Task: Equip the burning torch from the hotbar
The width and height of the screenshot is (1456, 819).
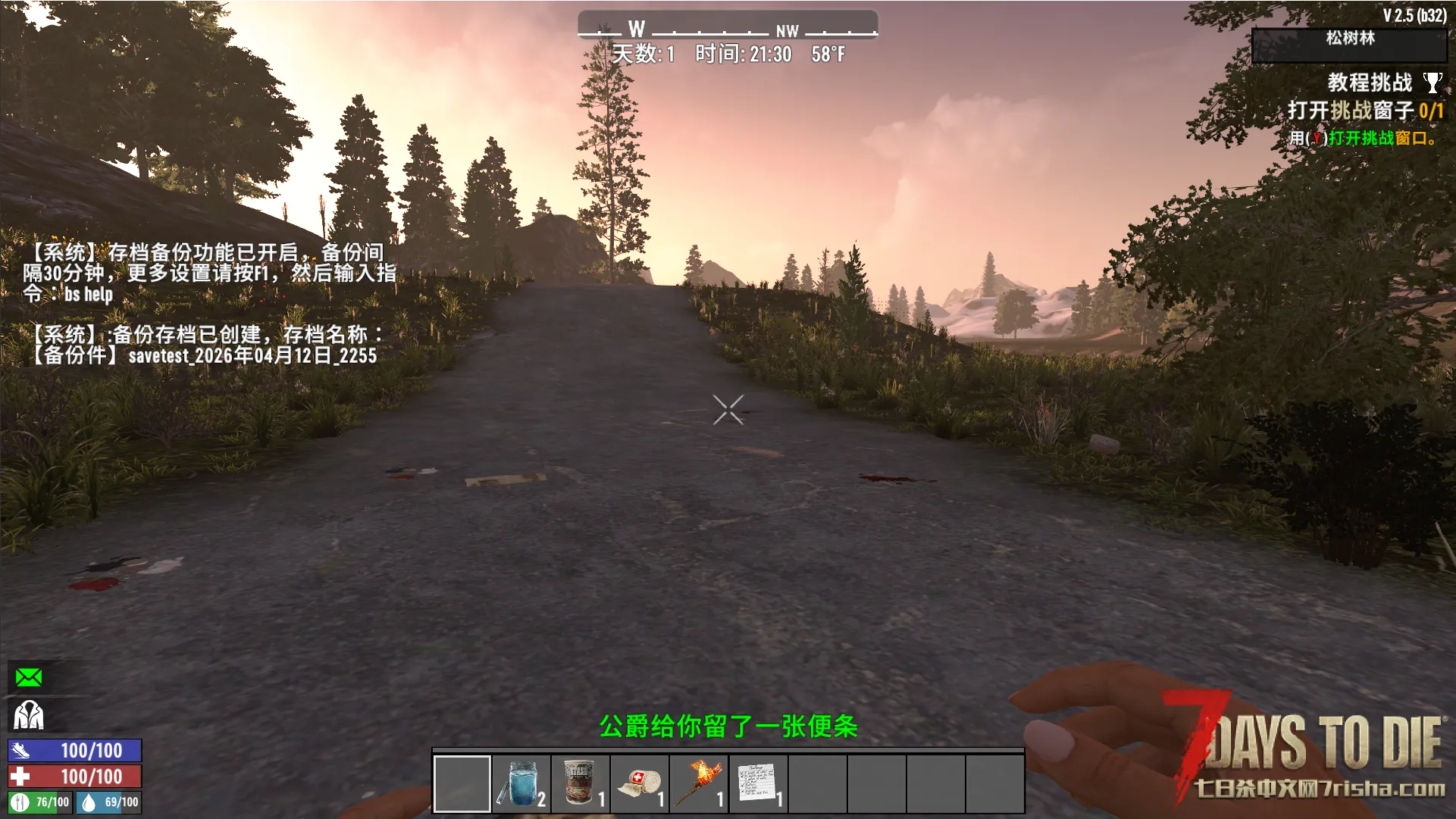Action: tap(699, 783)
